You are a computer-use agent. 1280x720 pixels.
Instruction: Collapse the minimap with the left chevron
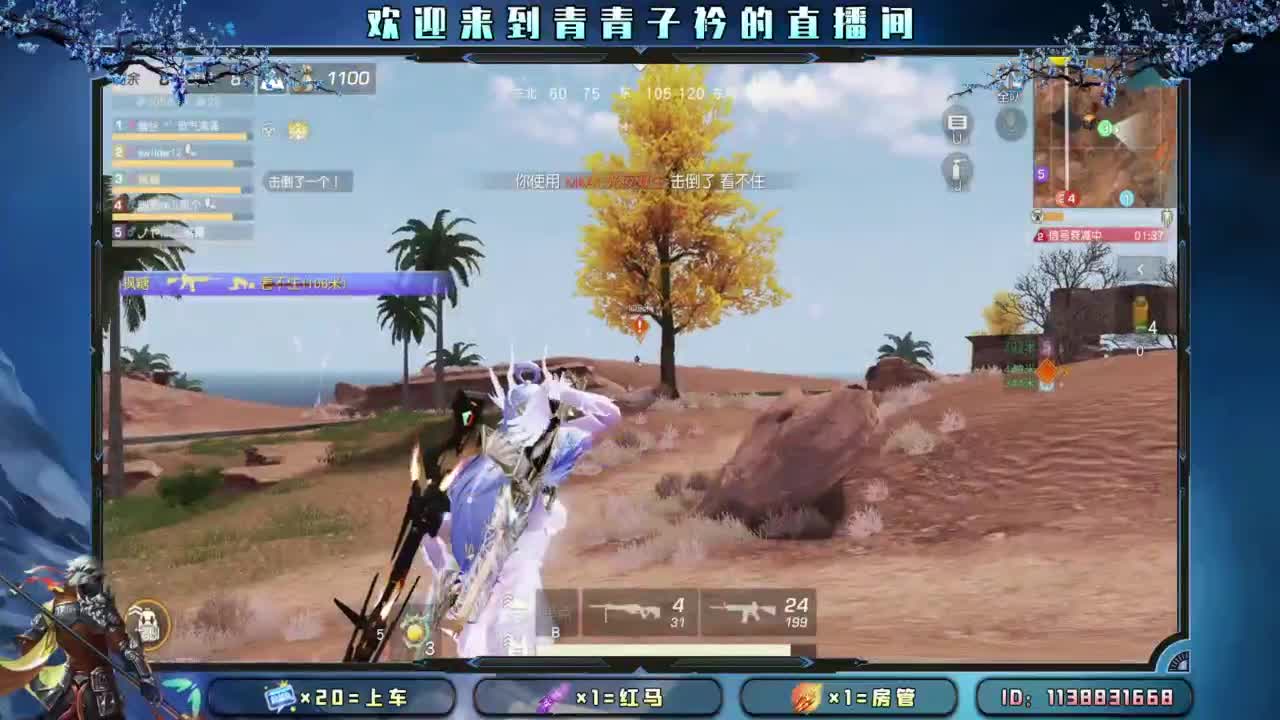click(x=1139, y=270)
